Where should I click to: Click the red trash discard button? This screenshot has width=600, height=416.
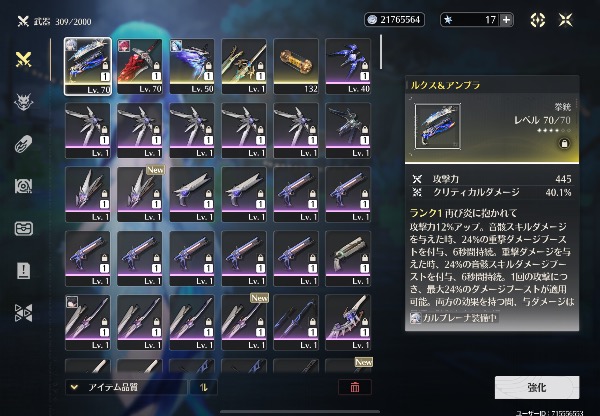tap(354, 386)
